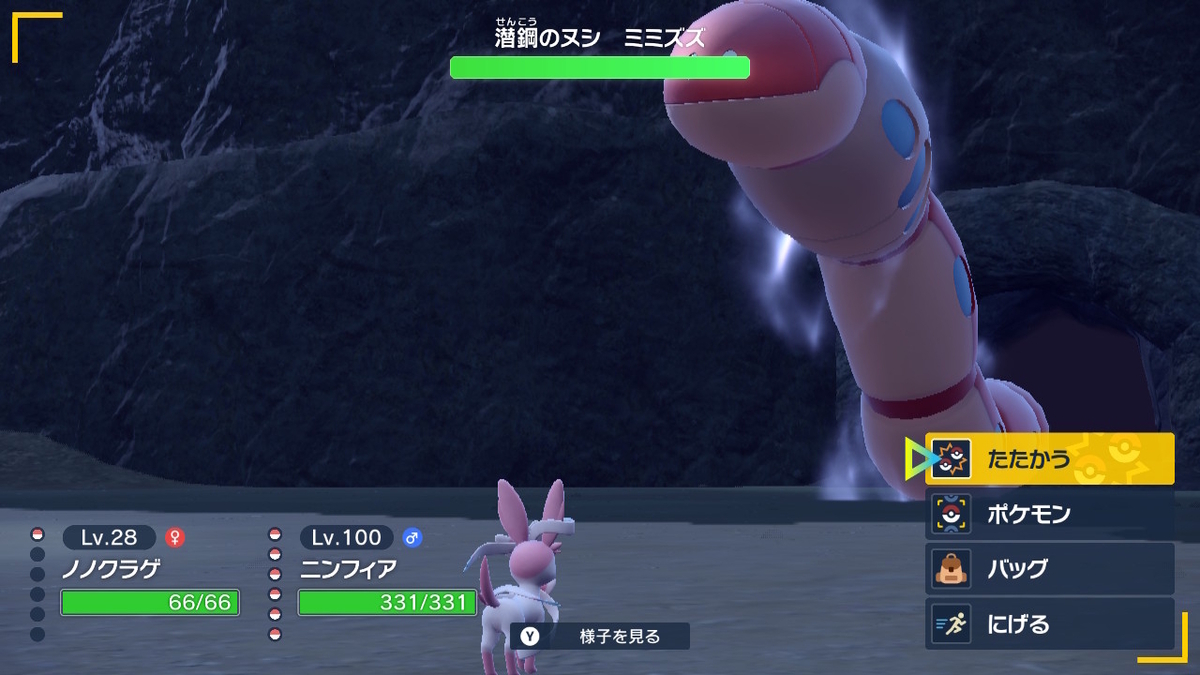
Task: Choose the たたかう battle command
Action: tap(1048, 459)
